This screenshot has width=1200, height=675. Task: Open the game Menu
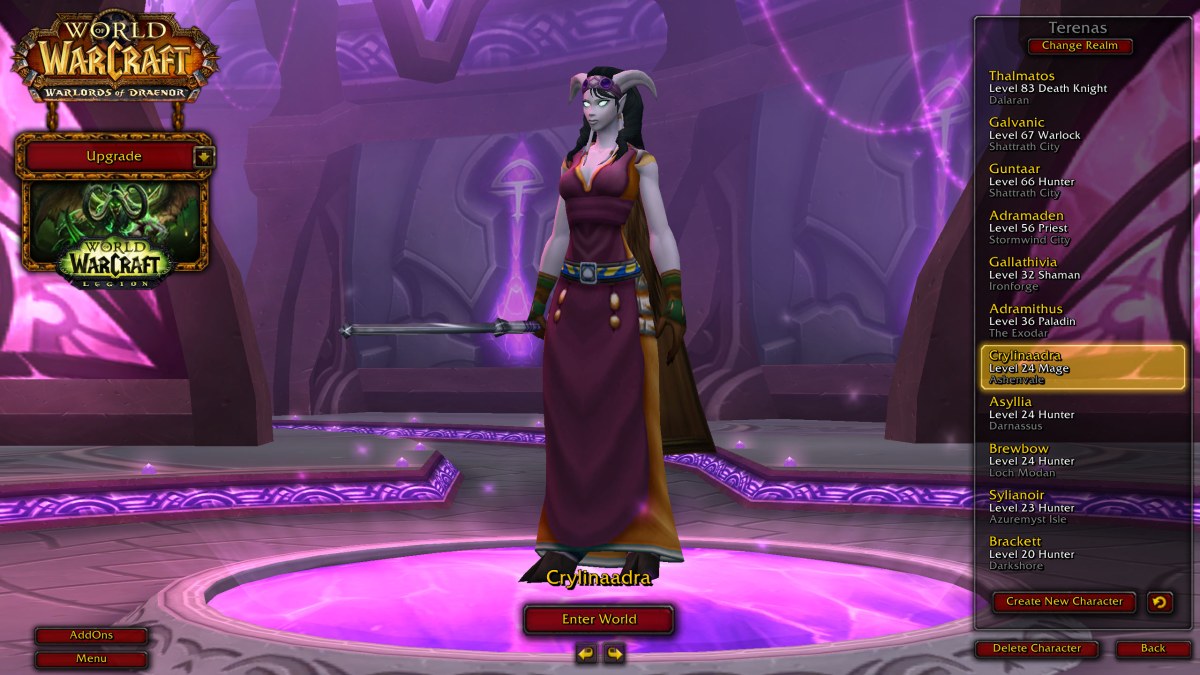[91, 659]
